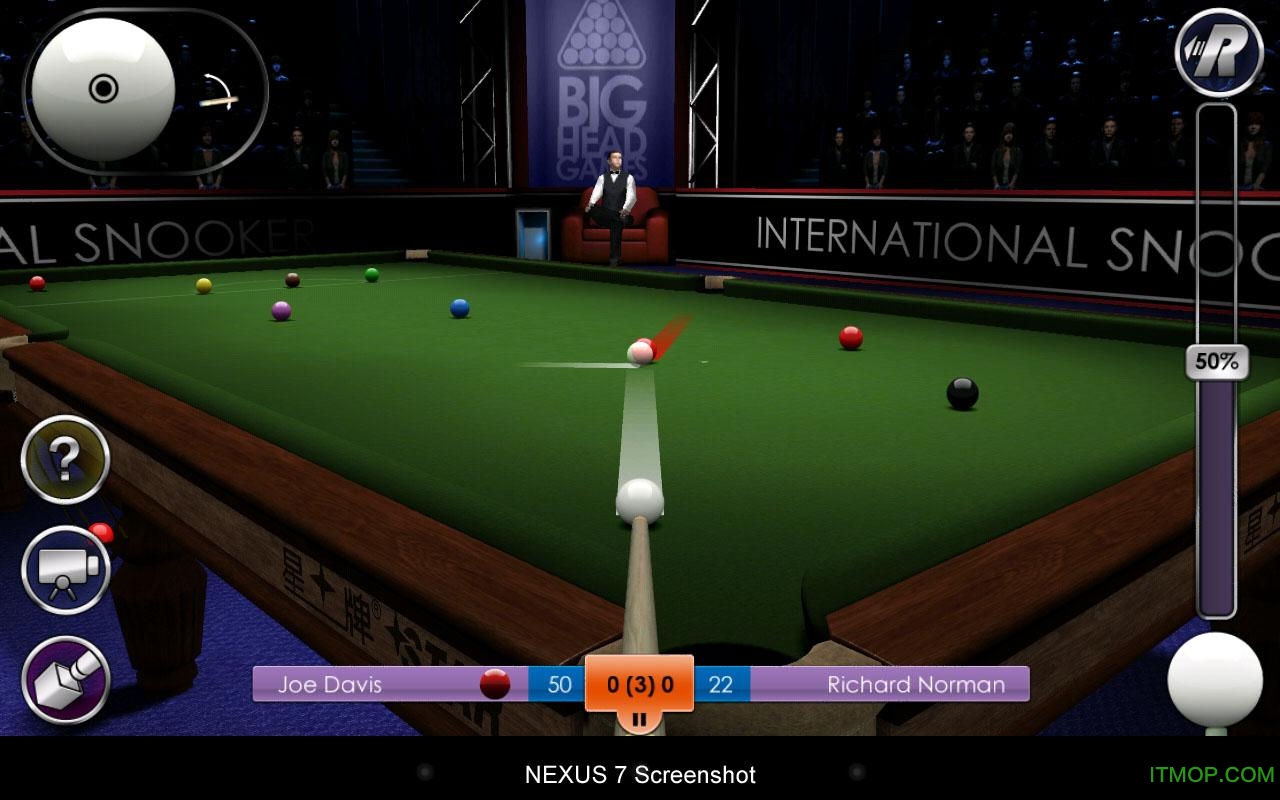Screen dimensions: 1280x800
Task: Pause the match using the pause button
Action: tap(640, 717)
